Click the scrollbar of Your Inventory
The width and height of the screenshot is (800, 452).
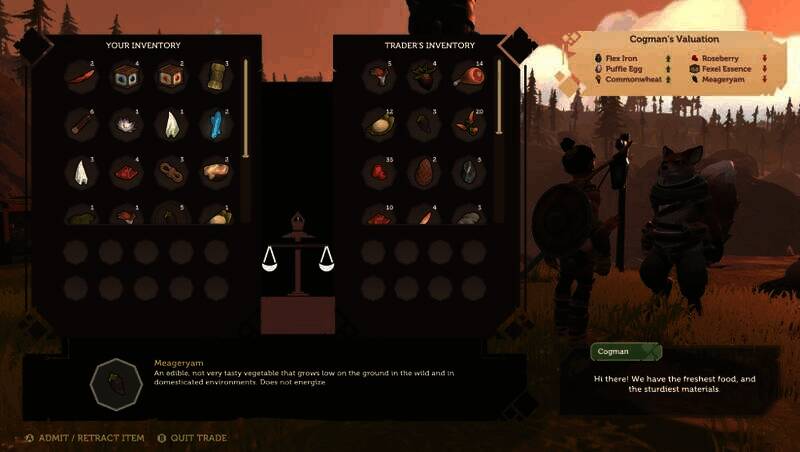pos(246,110)
